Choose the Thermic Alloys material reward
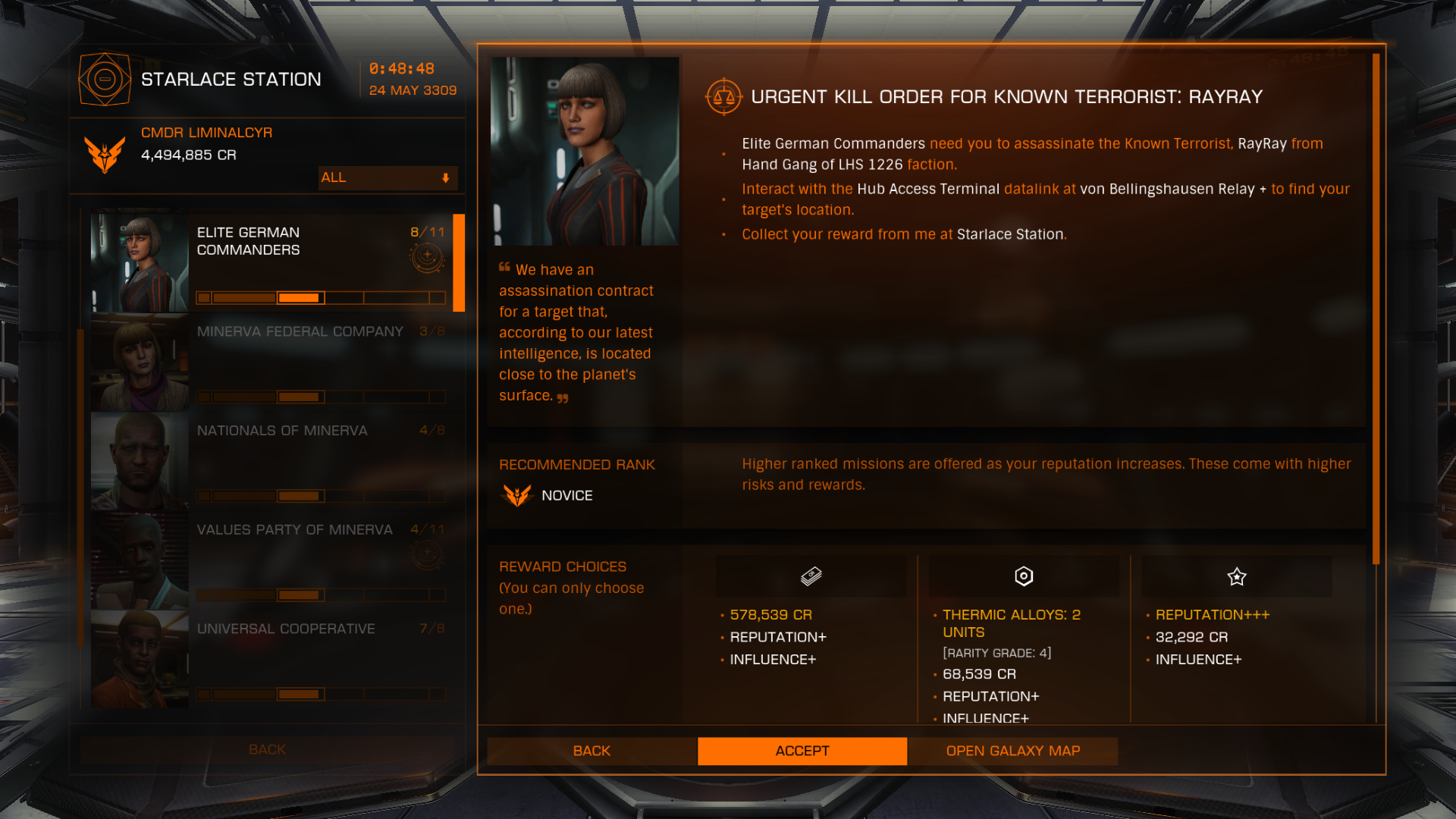The height and width of the screenshot is (819, 1456). (1023, 577)
